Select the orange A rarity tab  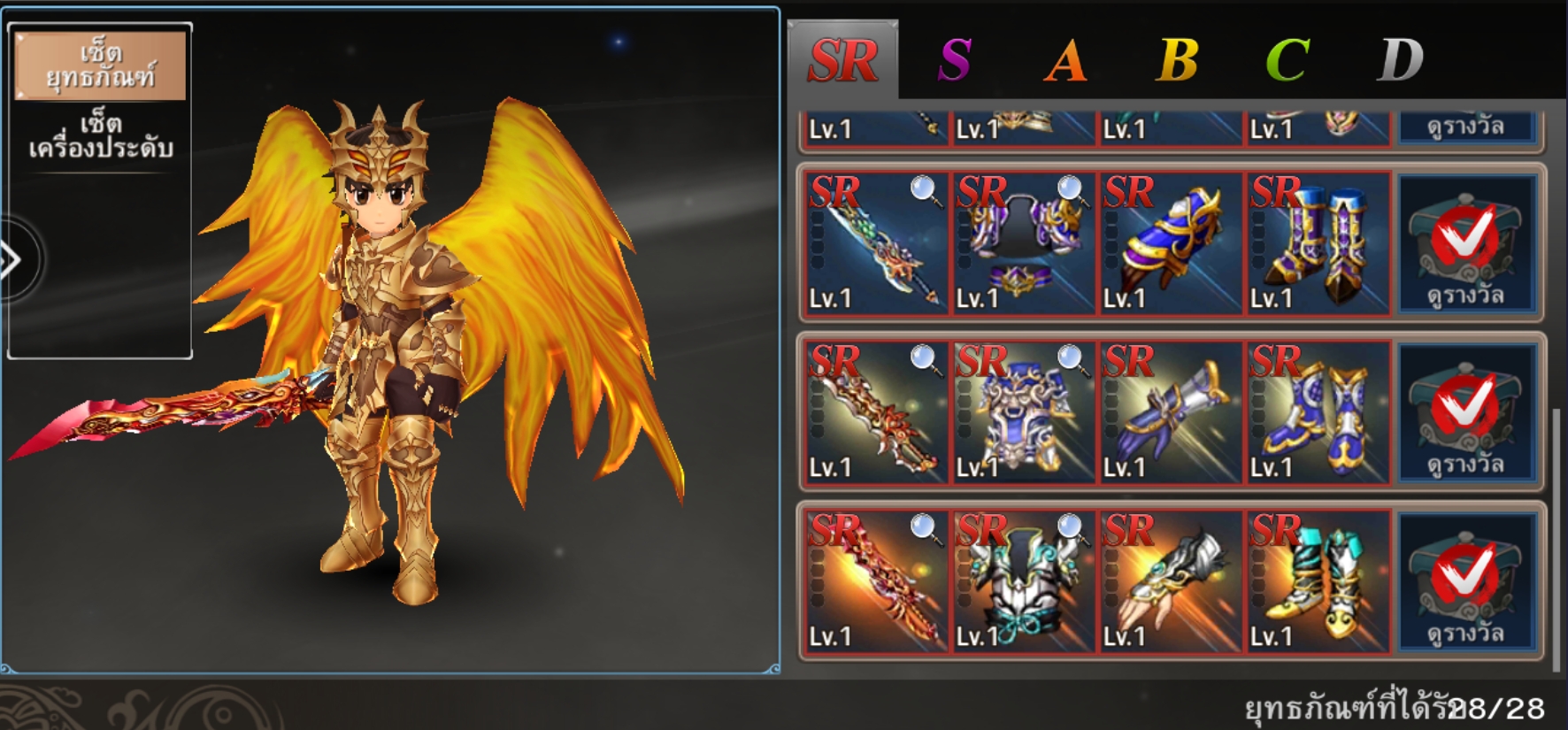1065,60
